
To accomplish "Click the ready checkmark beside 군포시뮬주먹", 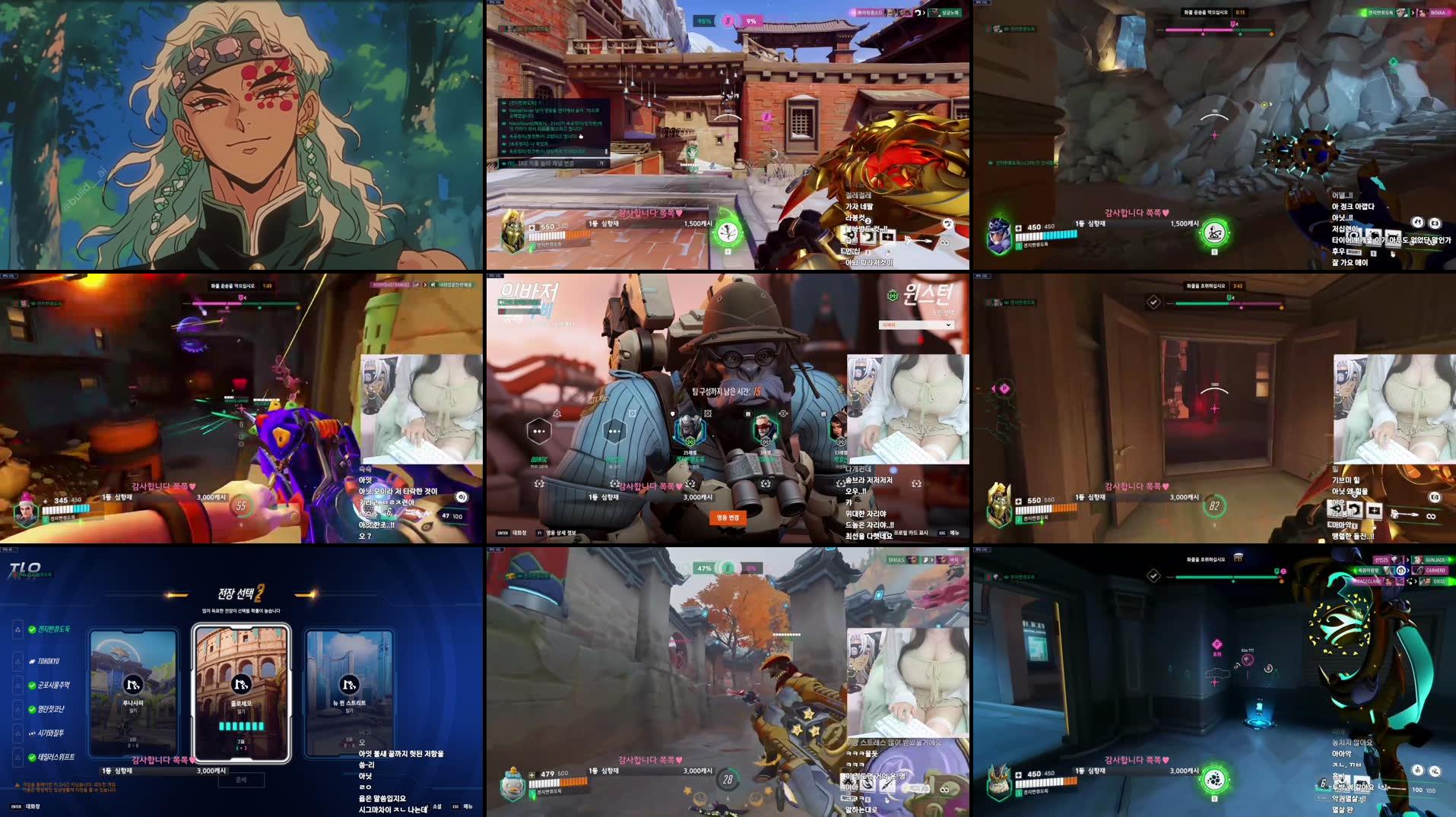I will coord(32,686).
